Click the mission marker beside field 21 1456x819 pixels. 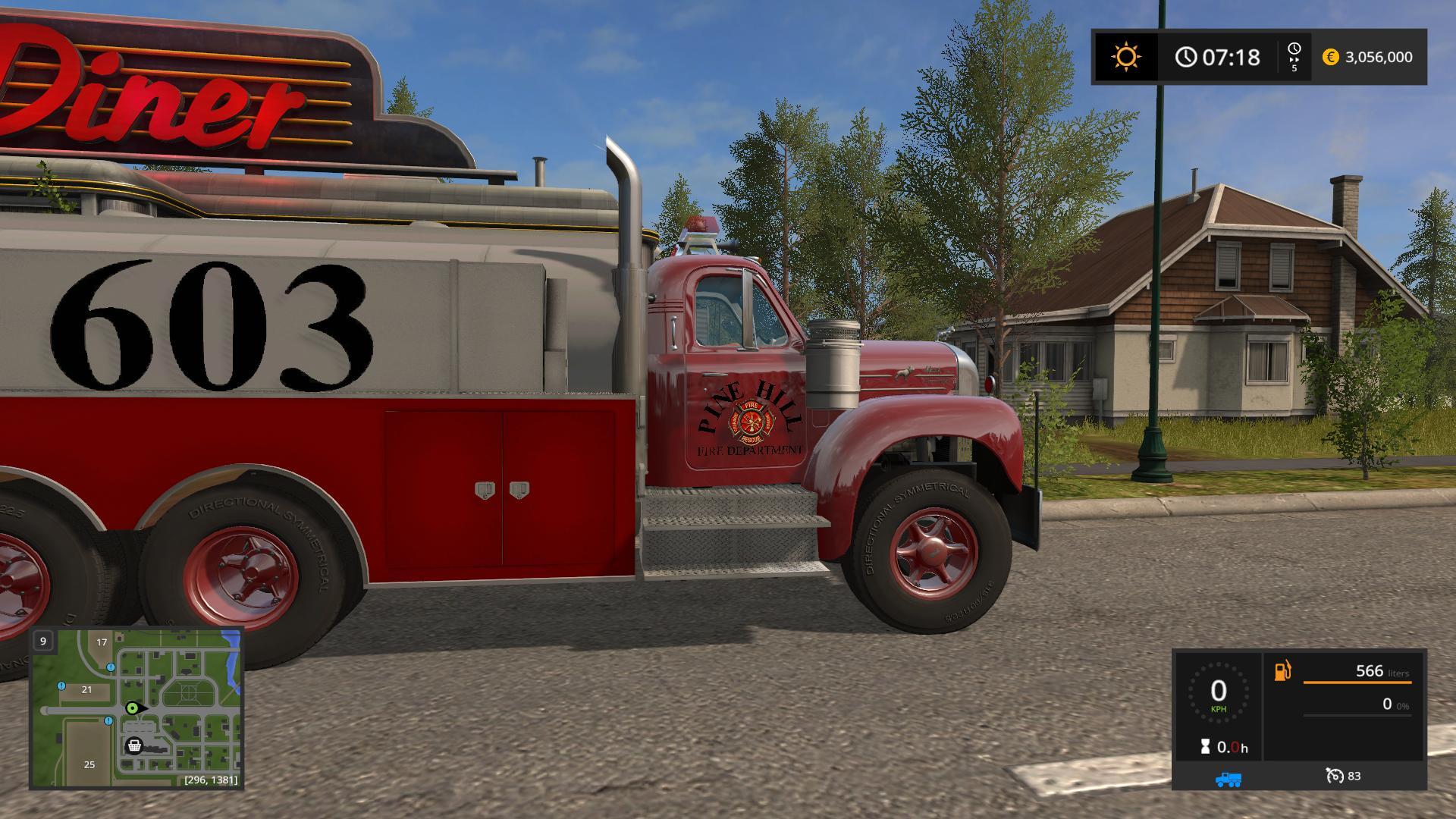pos(61,686)
